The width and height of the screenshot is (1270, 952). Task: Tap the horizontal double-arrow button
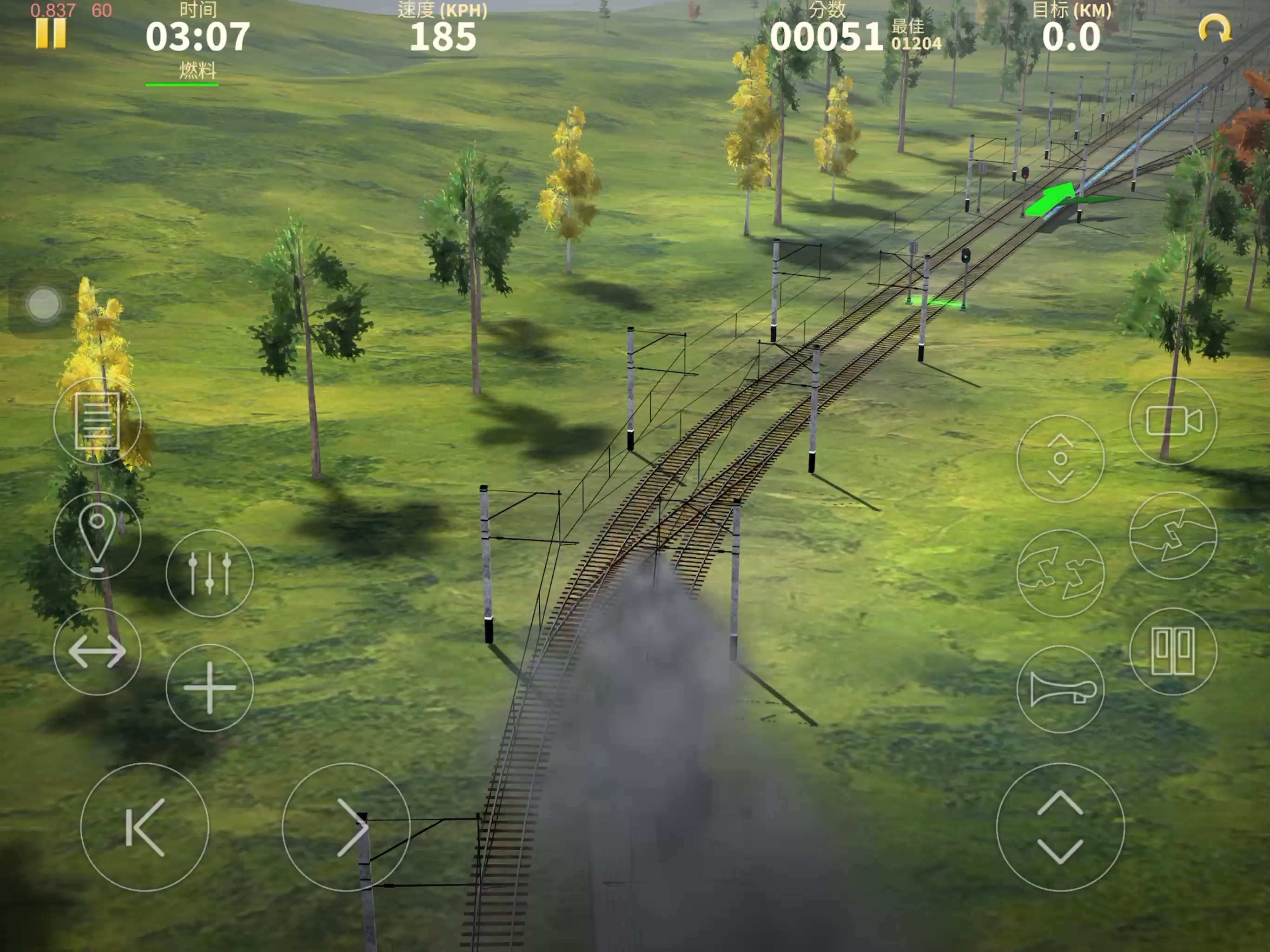tap(97, 651)
